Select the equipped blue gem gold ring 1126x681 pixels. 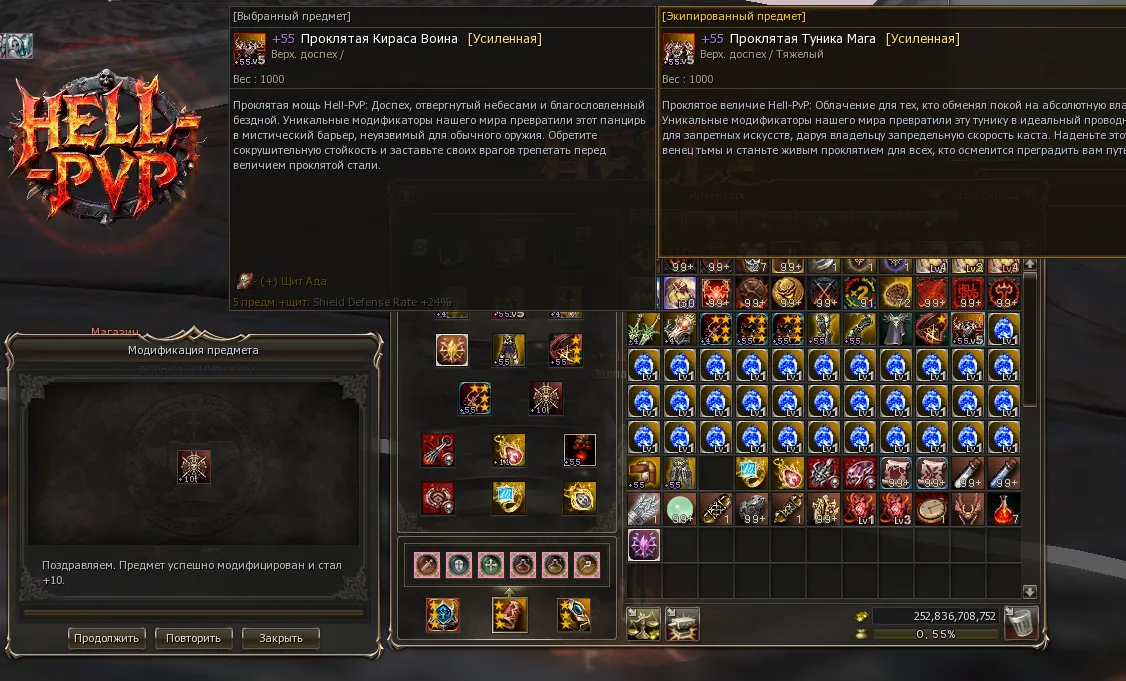(509, 496)
